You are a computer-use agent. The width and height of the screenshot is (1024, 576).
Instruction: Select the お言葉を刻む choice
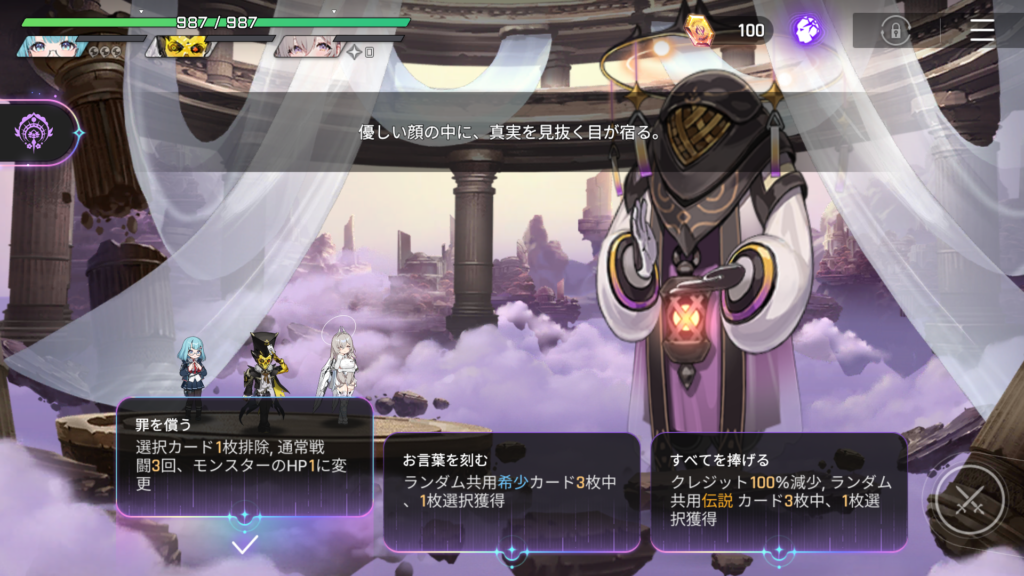click(511, 491)
